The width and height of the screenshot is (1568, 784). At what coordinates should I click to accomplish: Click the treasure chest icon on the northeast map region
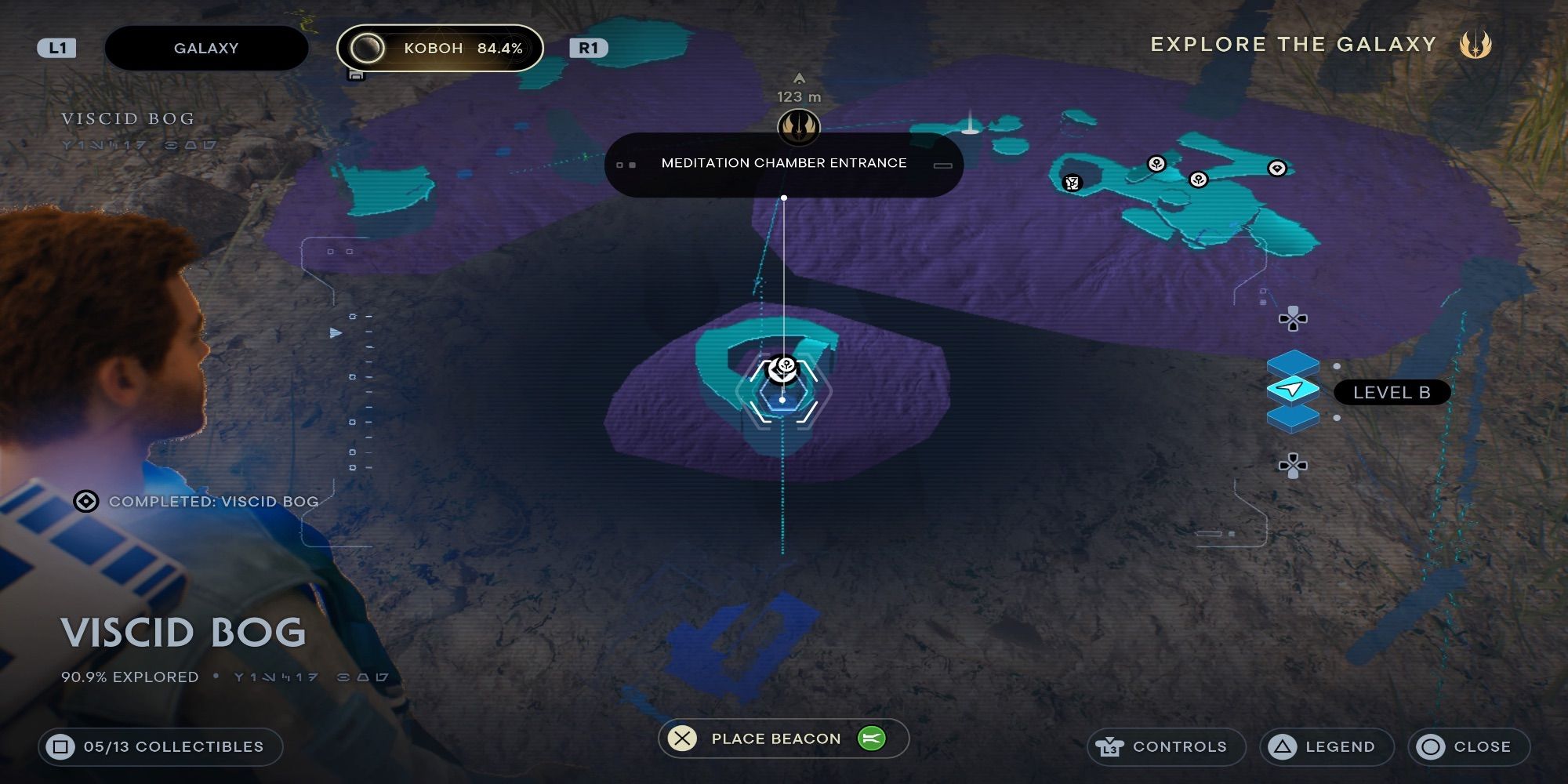(x=1071, y=183)
